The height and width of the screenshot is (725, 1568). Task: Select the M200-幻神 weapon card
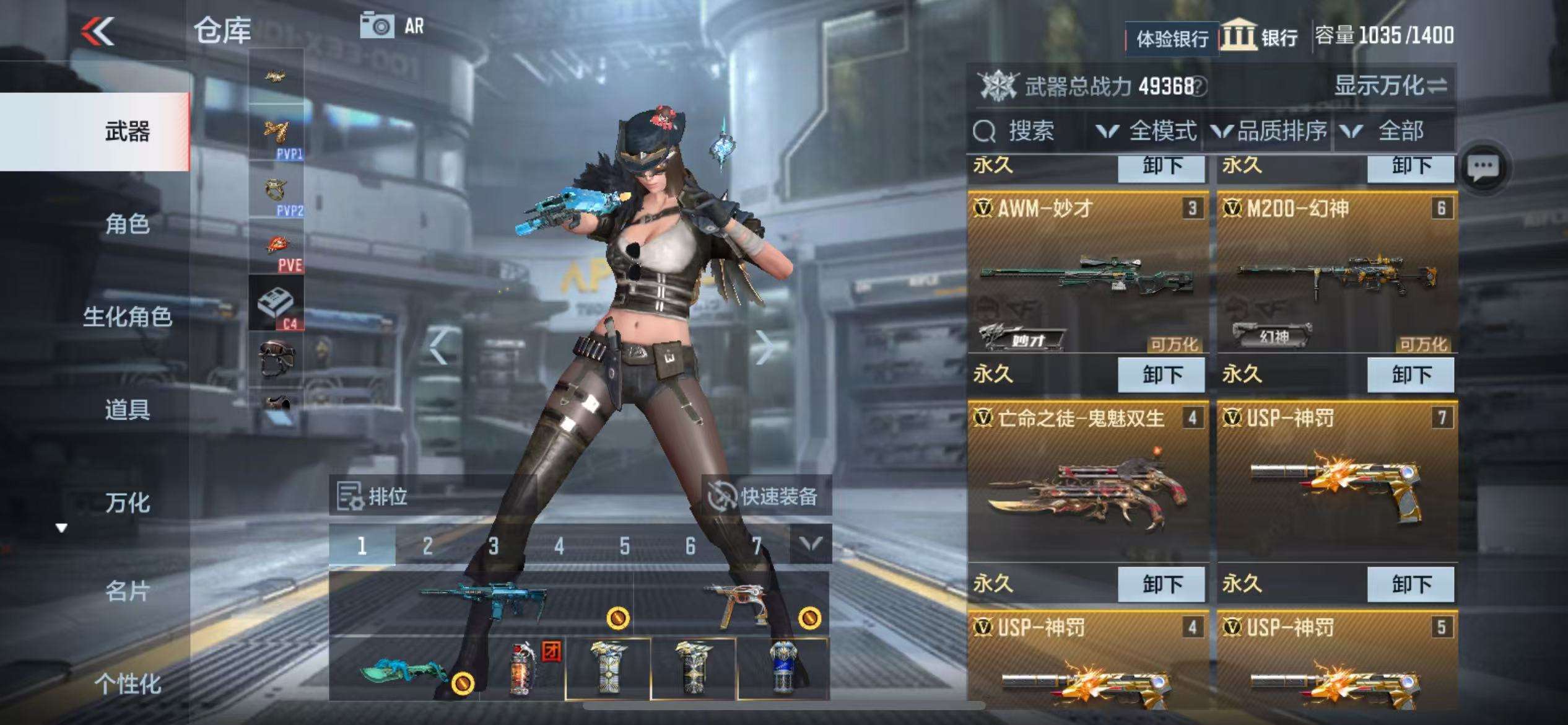(x=1337, y=273)
